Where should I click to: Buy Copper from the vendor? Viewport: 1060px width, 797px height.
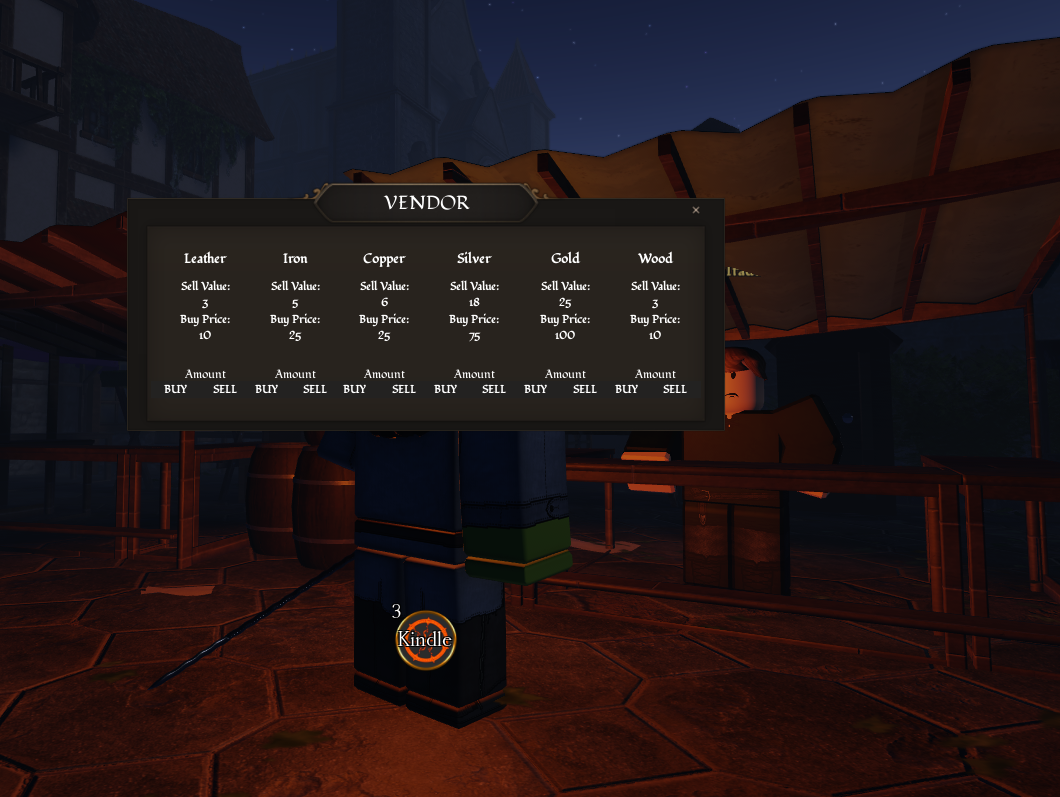click(355, 389)
